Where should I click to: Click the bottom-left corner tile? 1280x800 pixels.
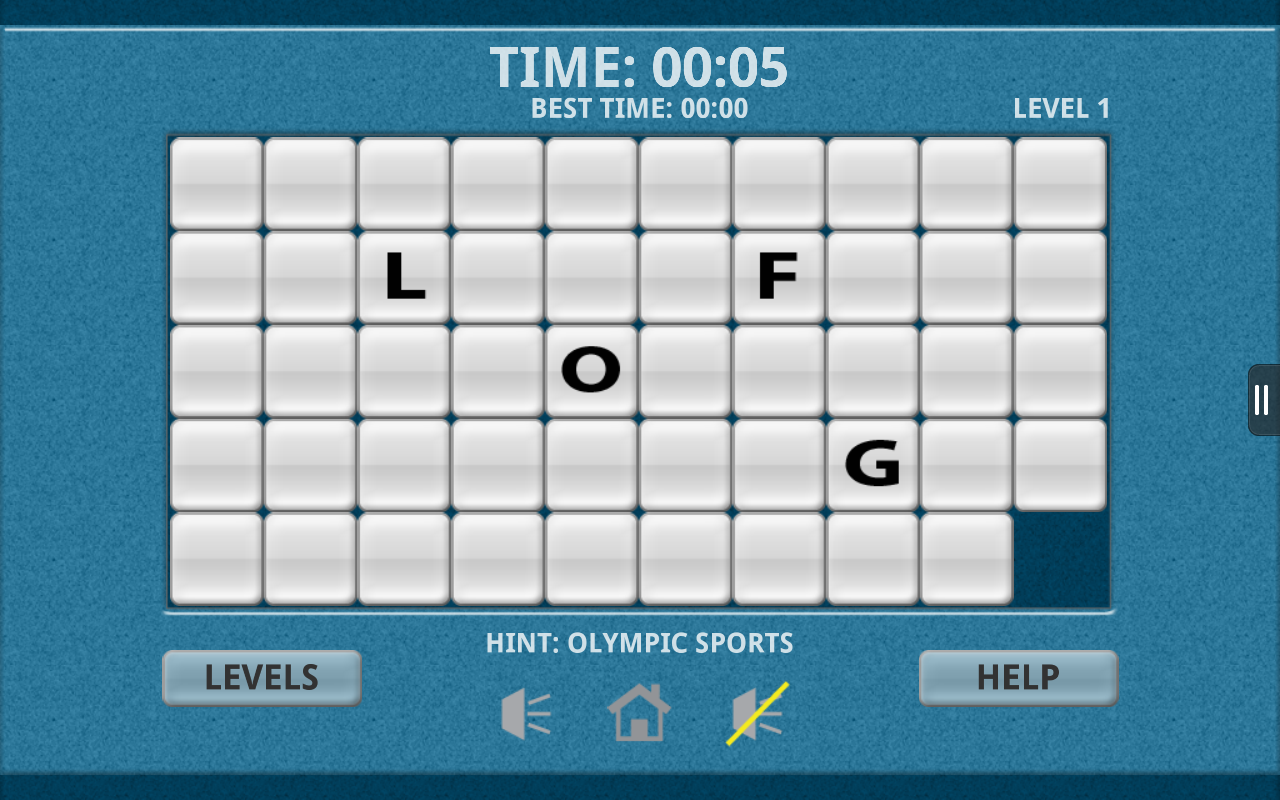pos(216,557)
